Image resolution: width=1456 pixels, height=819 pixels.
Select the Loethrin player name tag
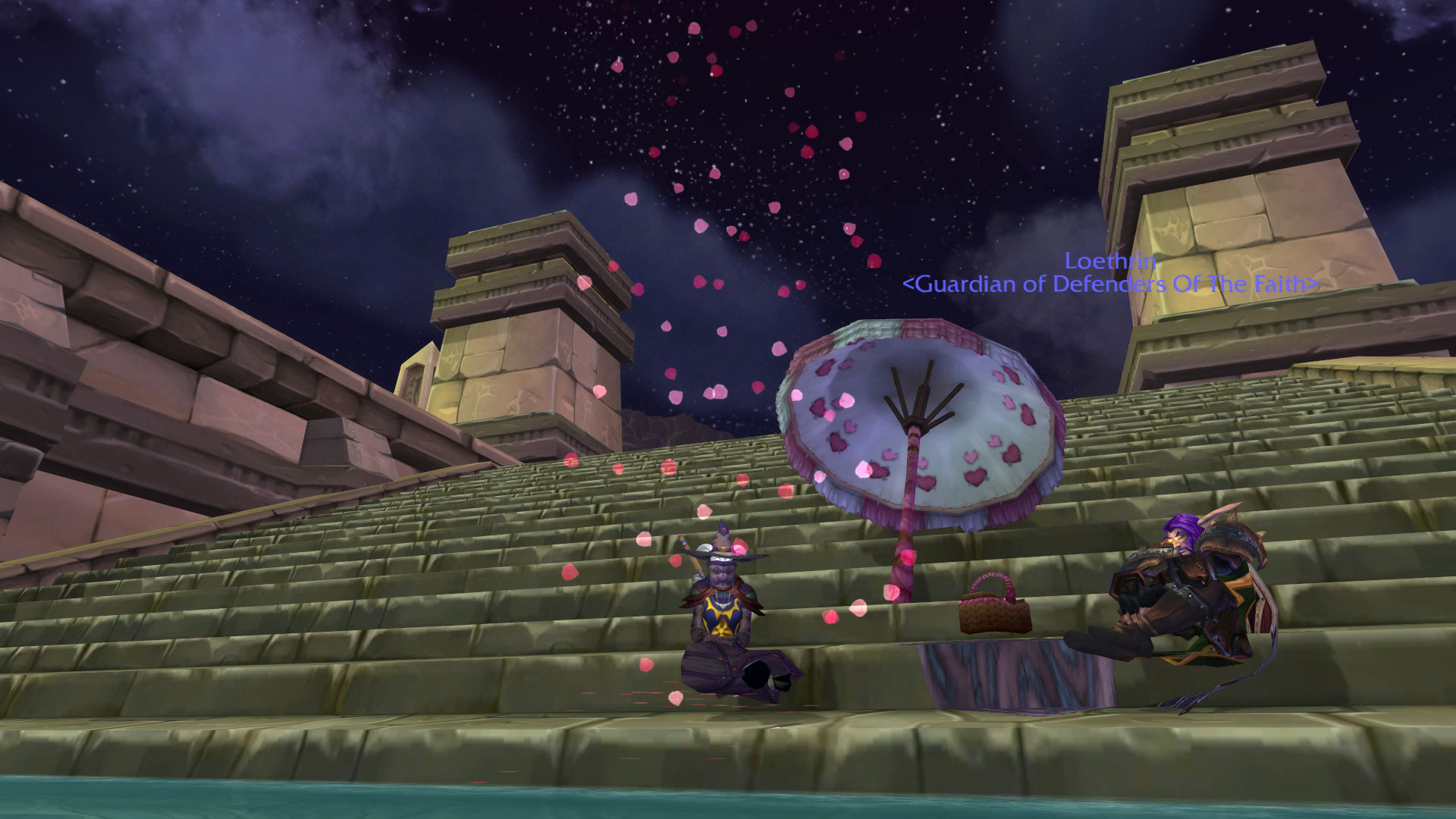coord(1110,262)
